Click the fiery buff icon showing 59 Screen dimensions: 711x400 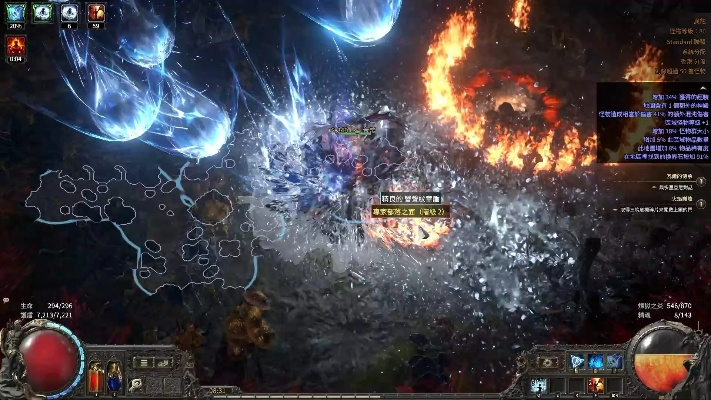(x=97, y=13)
